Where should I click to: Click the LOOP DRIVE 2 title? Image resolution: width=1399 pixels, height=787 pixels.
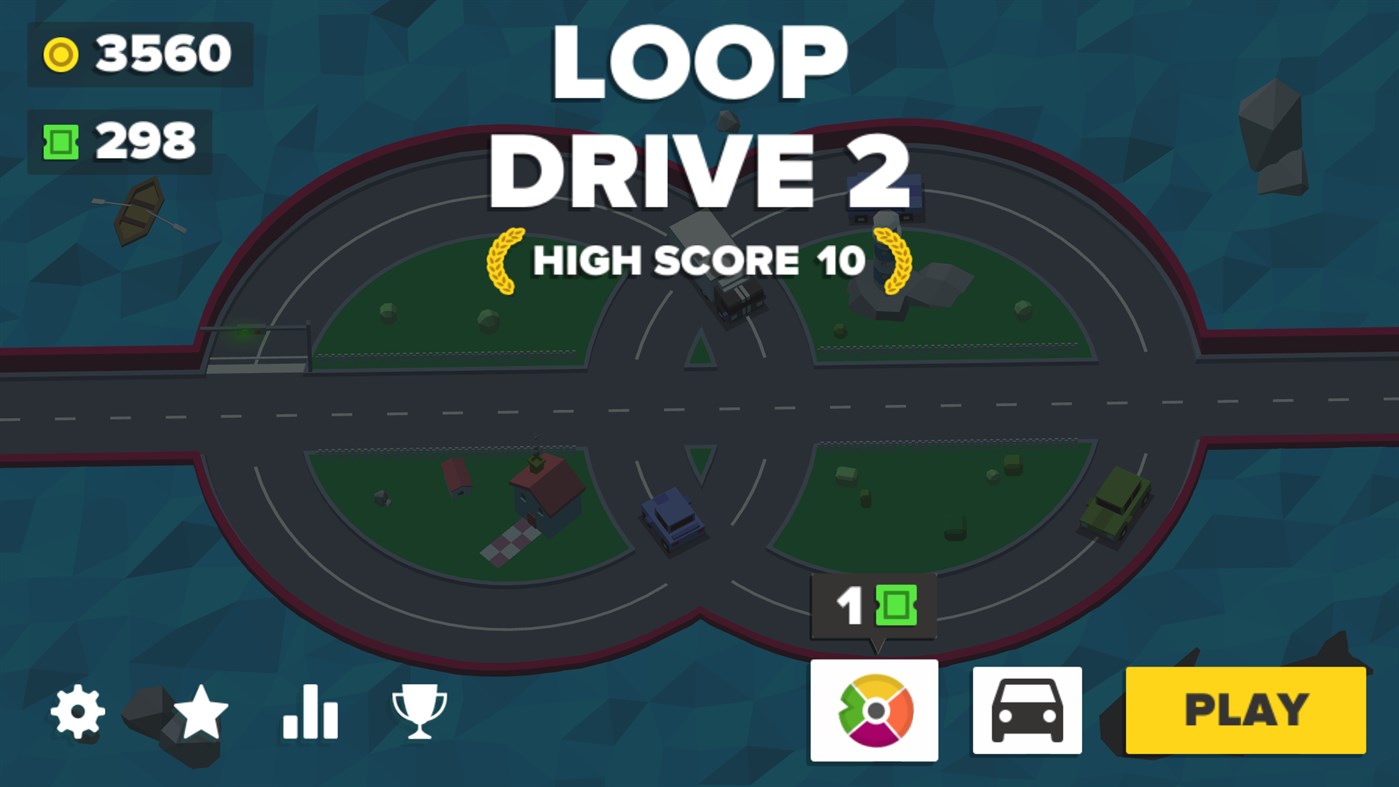[699, 115]
